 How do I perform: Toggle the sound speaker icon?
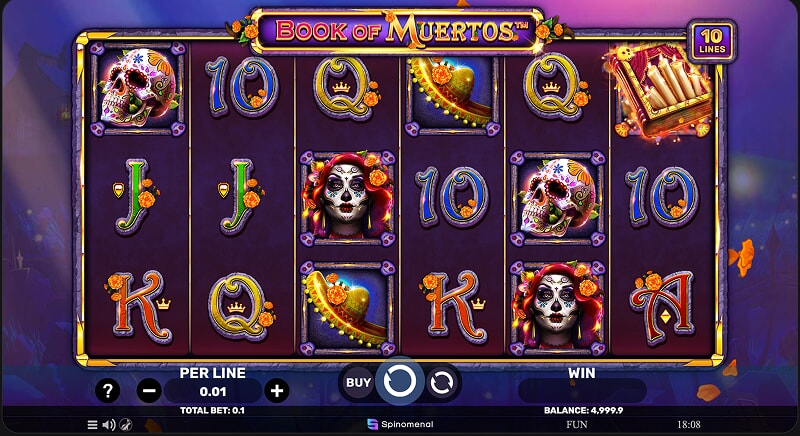tap(109, 424)
